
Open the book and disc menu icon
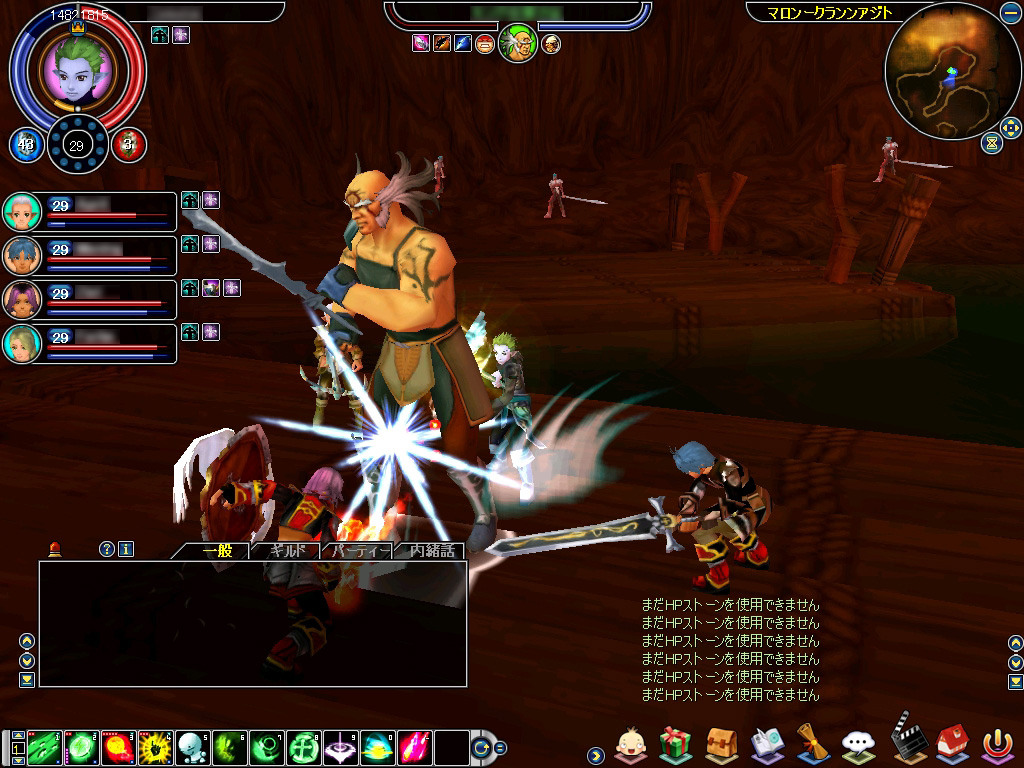pos(767,743)
